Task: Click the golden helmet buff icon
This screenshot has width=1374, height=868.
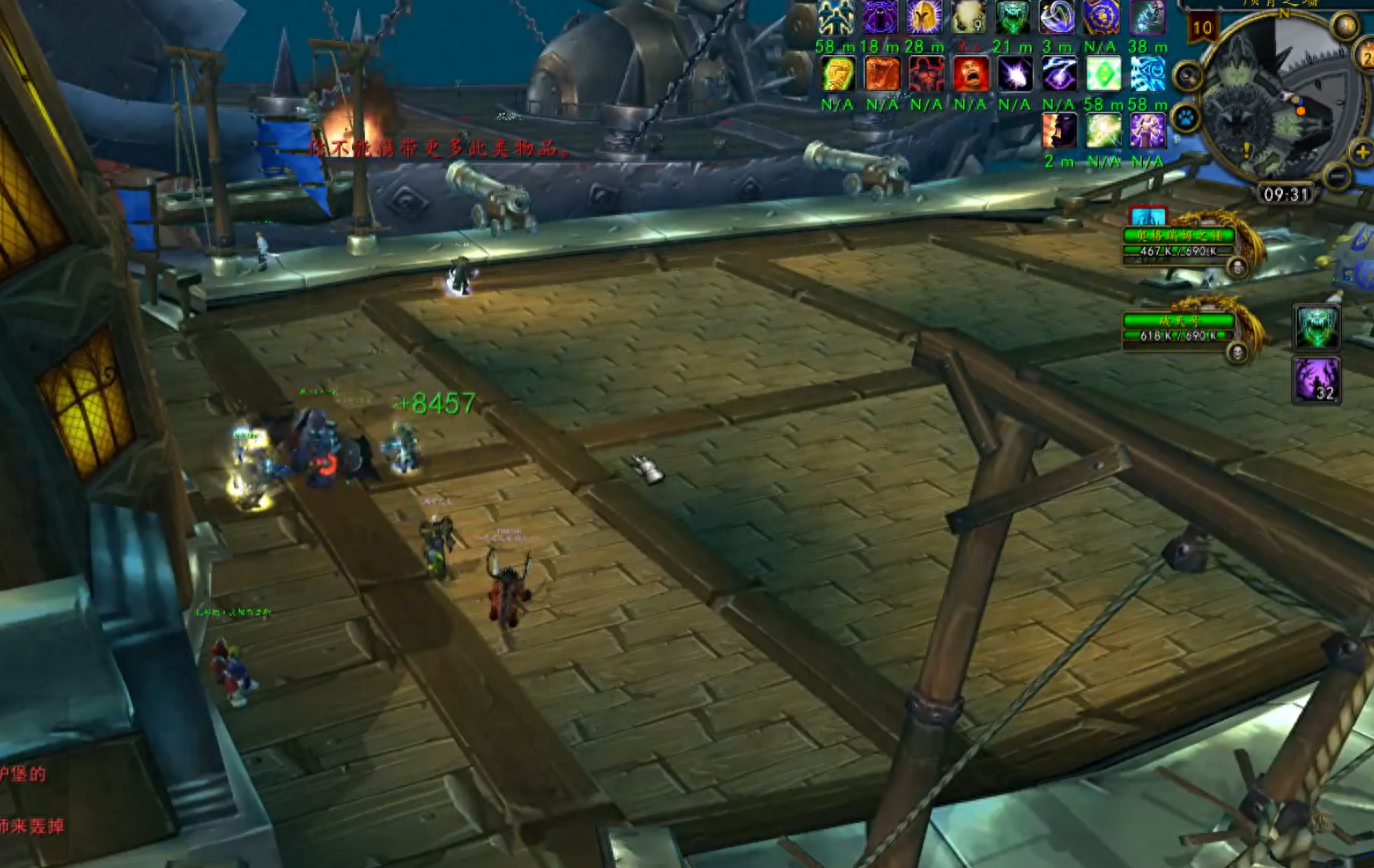Action: [924, 17]
